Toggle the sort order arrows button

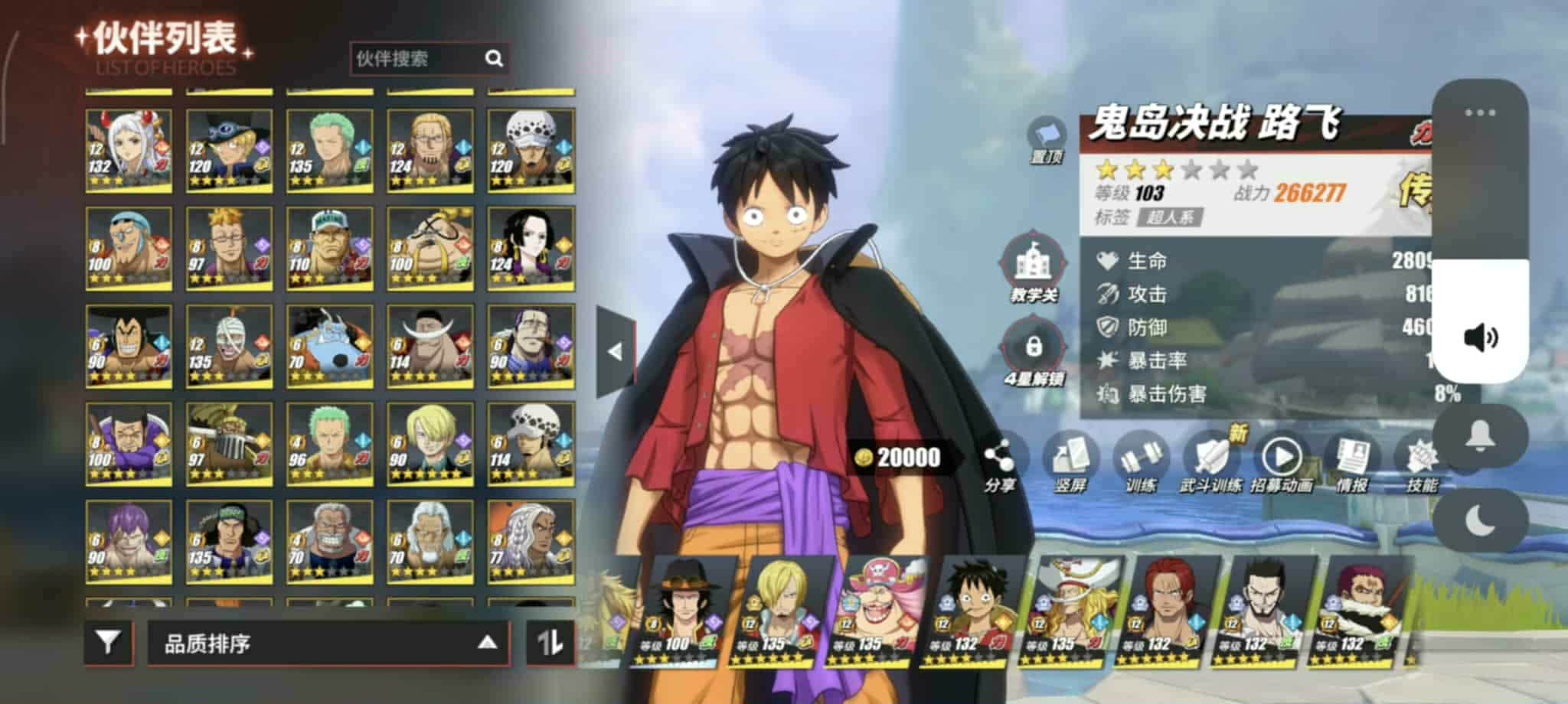[550, 642]
